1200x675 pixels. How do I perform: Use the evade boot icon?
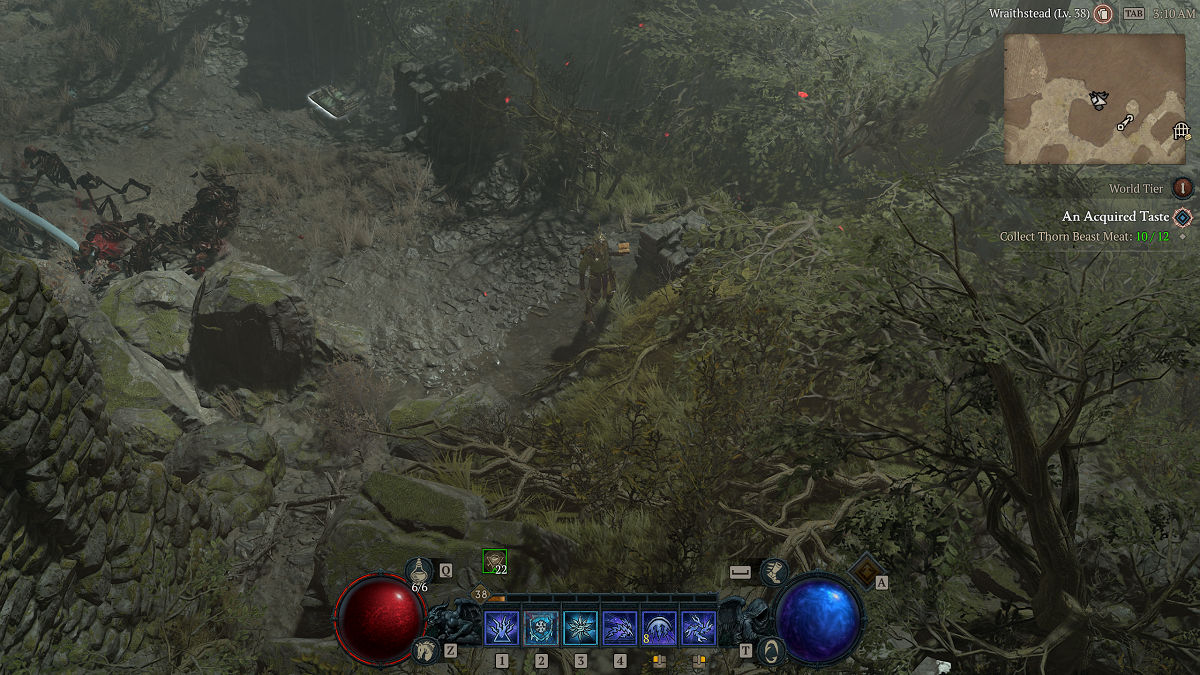[774, 572]
